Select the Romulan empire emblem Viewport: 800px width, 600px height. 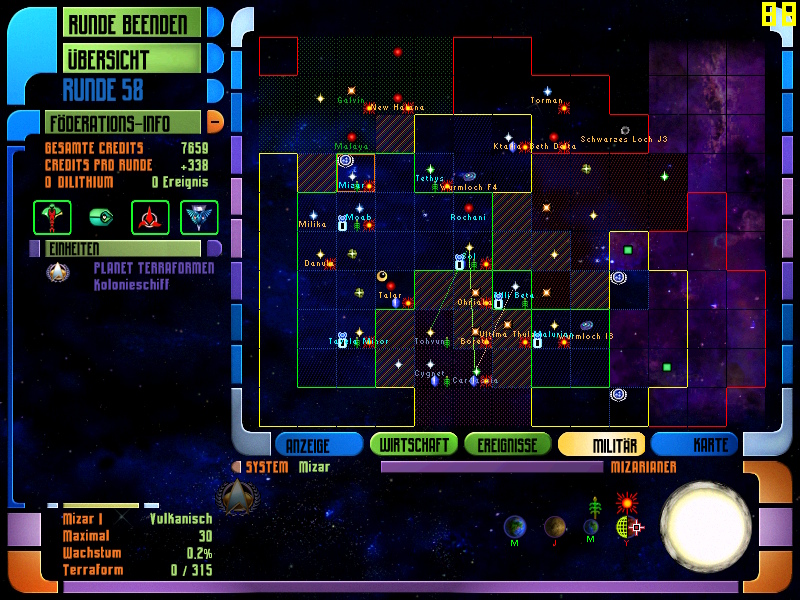(199, 216)
